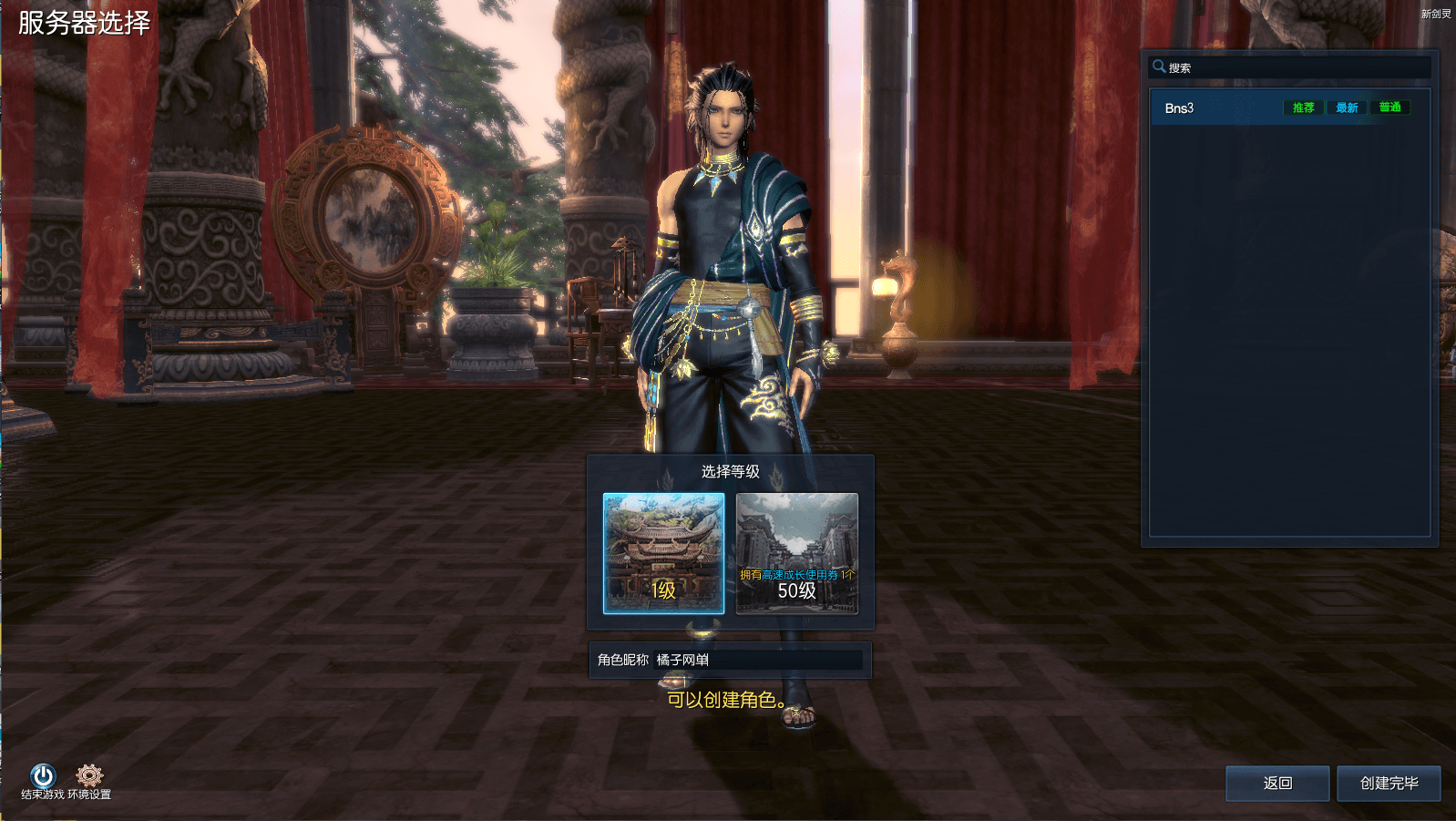The width and height of the screenshot is (1456, 821).
Task: Focus the server search box
Action: coord(1294,67)
